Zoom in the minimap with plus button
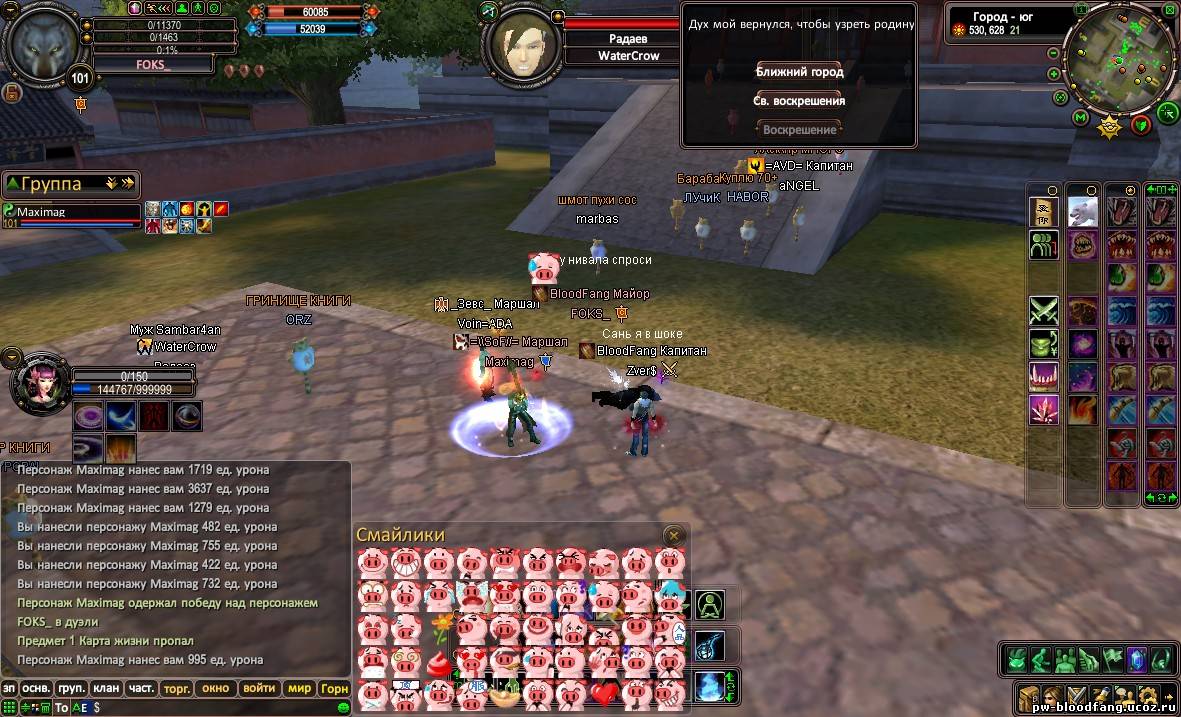 1054,74
